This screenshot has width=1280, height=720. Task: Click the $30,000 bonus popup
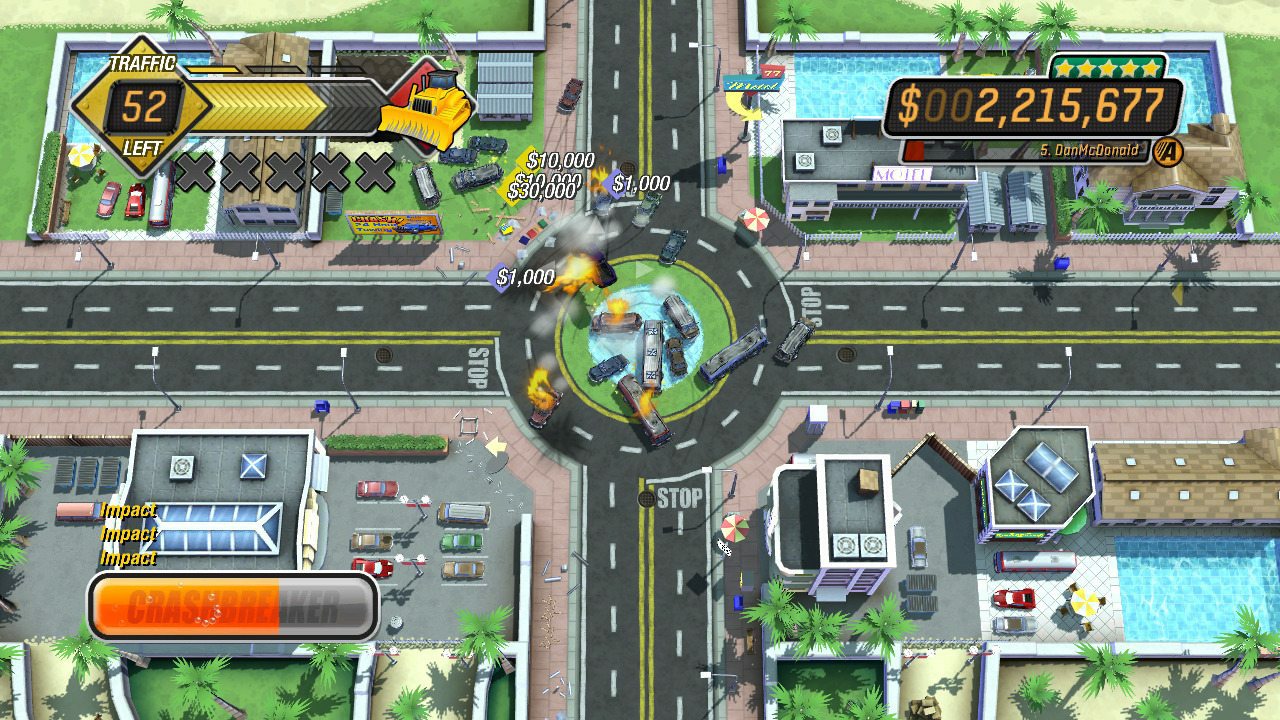coord(543,186)
